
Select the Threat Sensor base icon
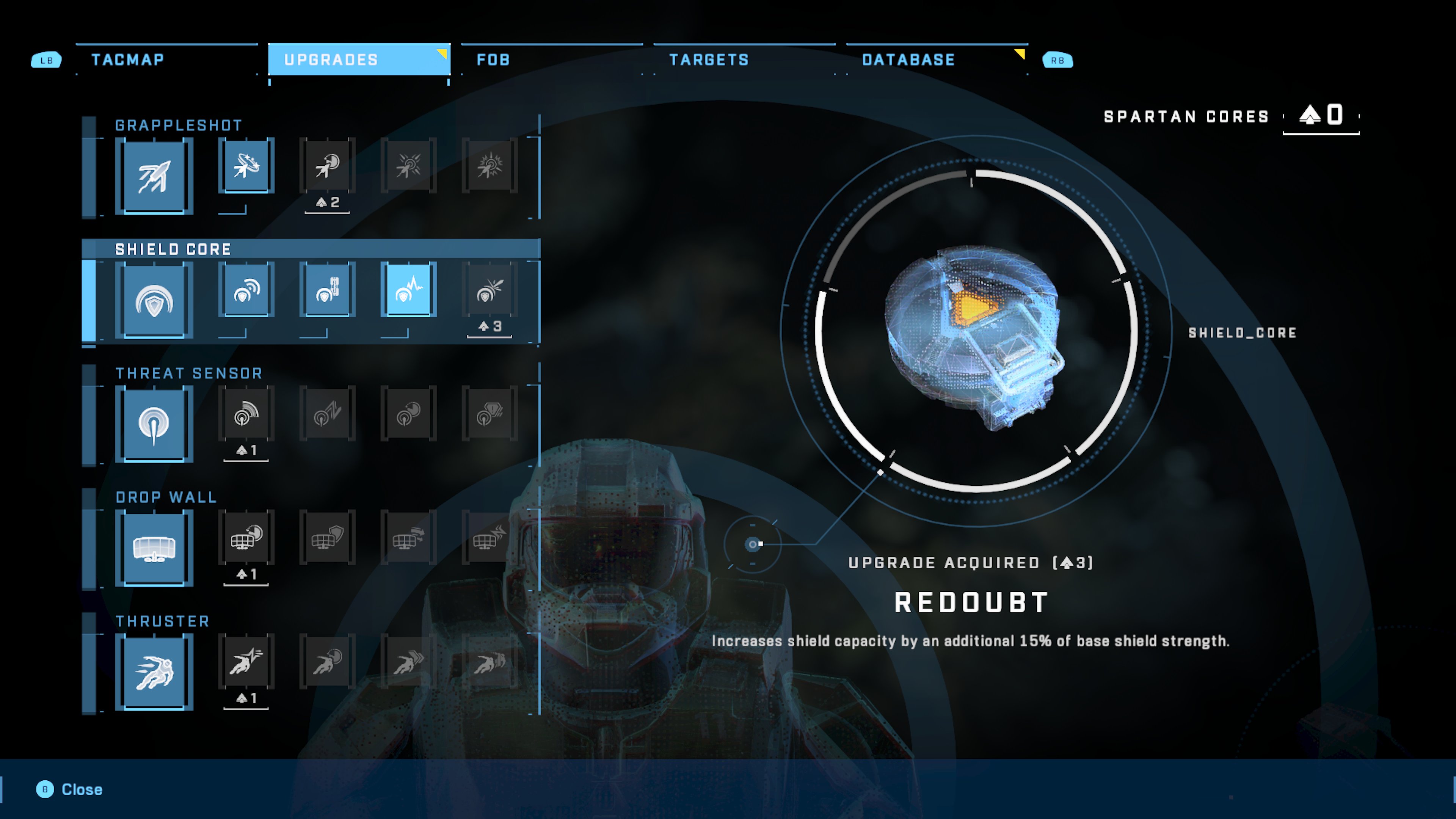(x=154, y=424)
